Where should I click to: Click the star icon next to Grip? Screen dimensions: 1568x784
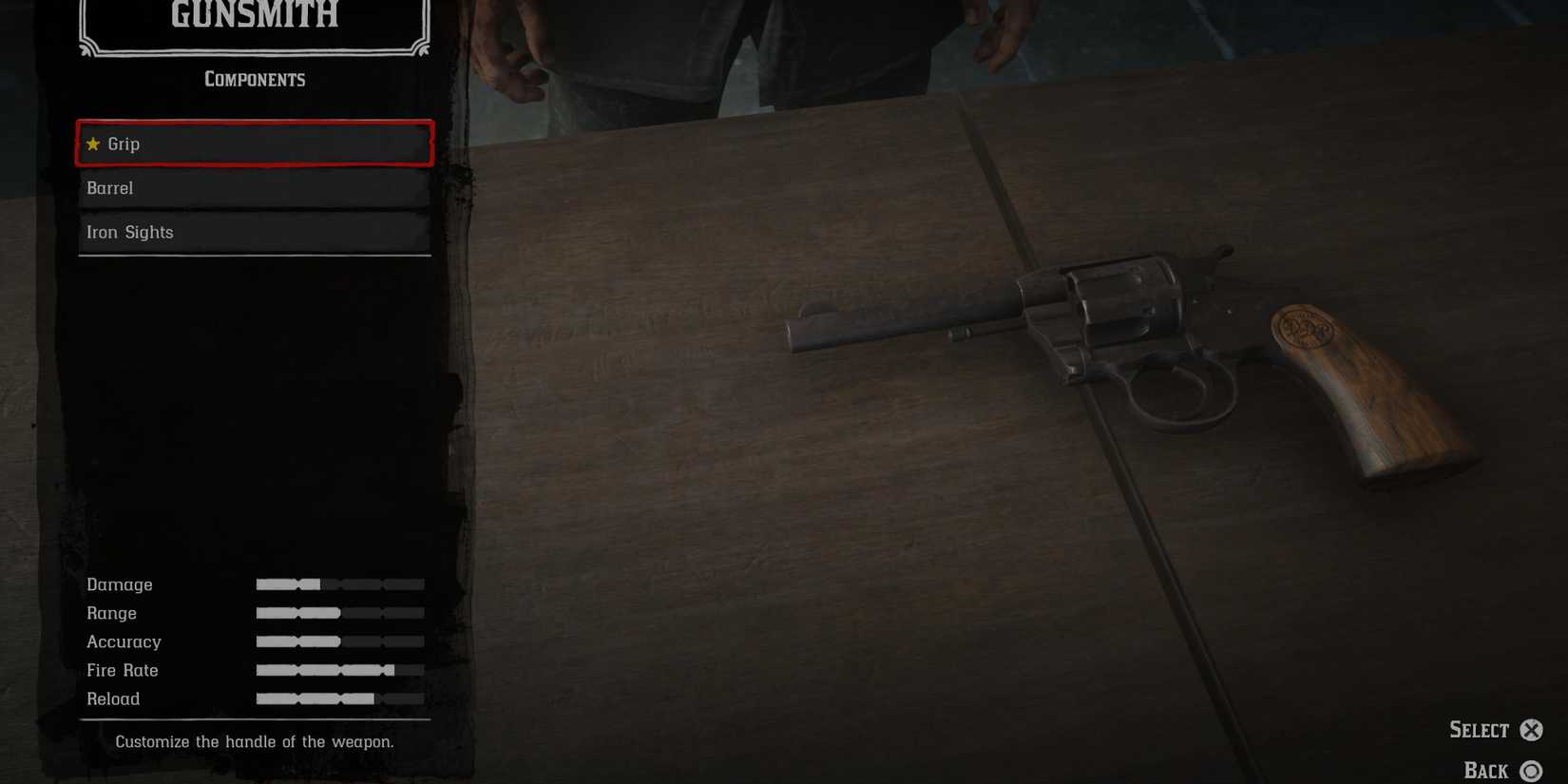tap(93, 143)
